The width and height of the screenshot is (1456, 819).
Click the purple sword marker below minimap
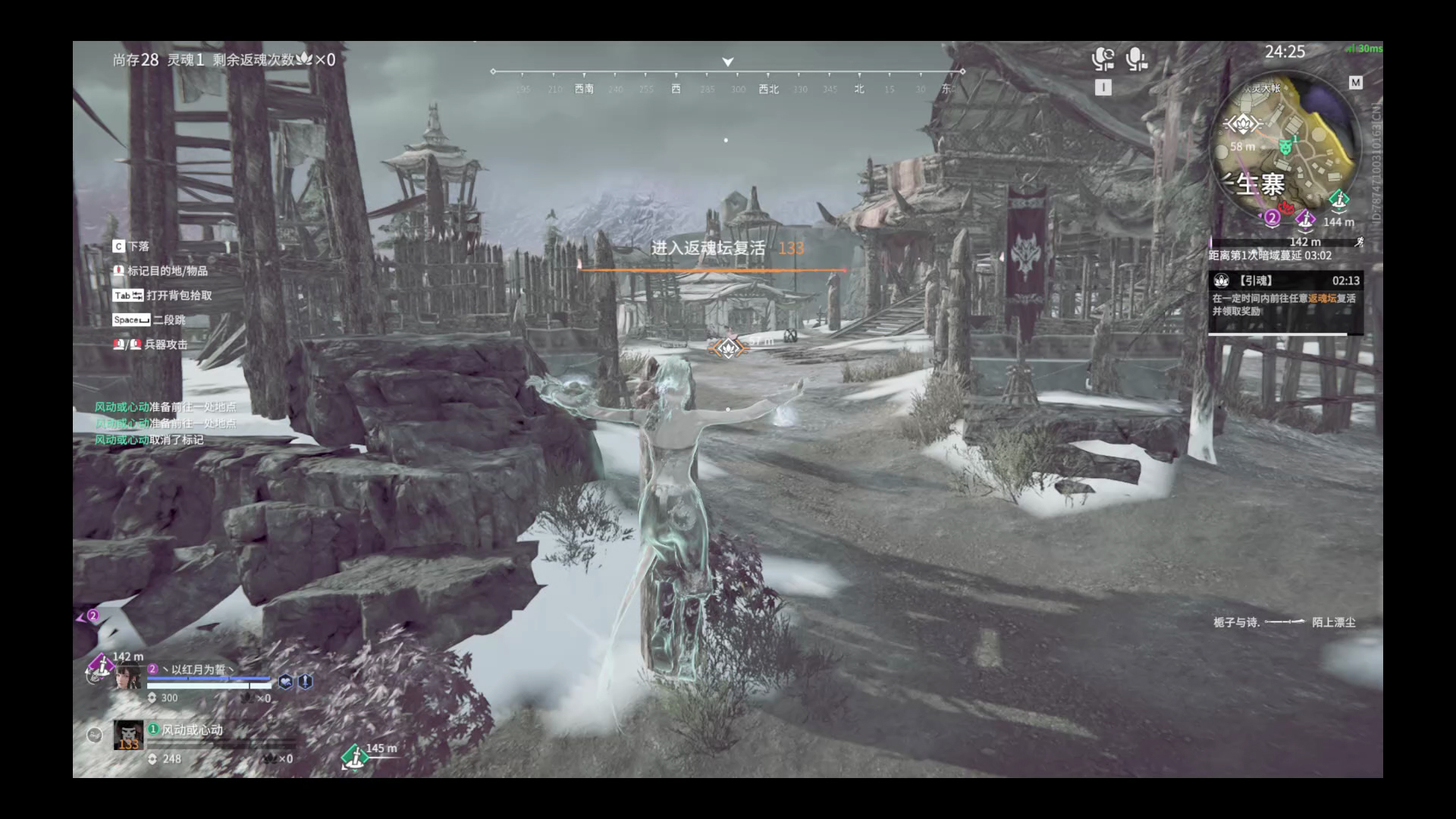1305,220
